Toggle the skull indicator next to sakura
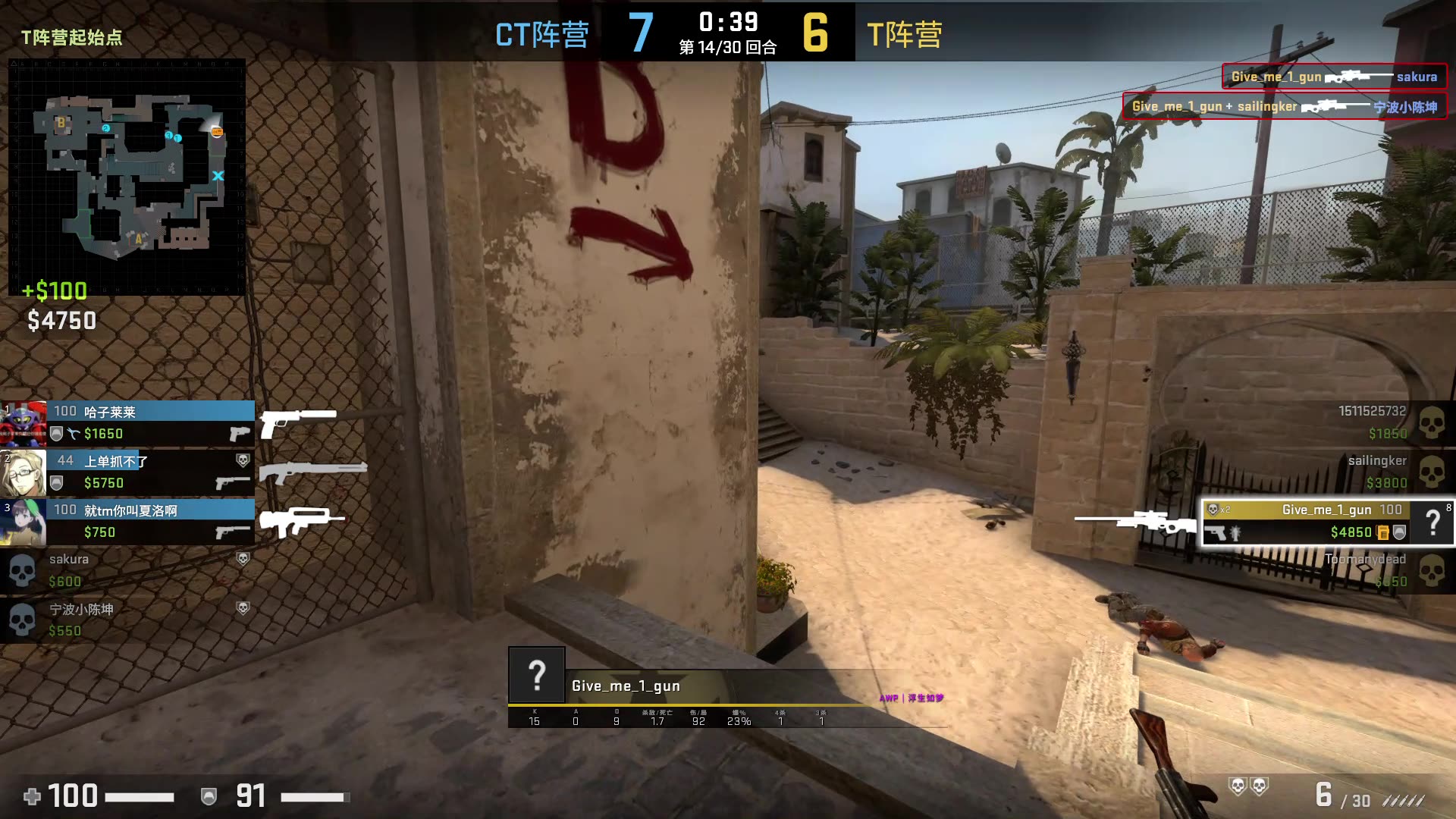Image resolution: width=1456 pixels, height=819 pixels. pyautogui.click(x=241, y=559)
